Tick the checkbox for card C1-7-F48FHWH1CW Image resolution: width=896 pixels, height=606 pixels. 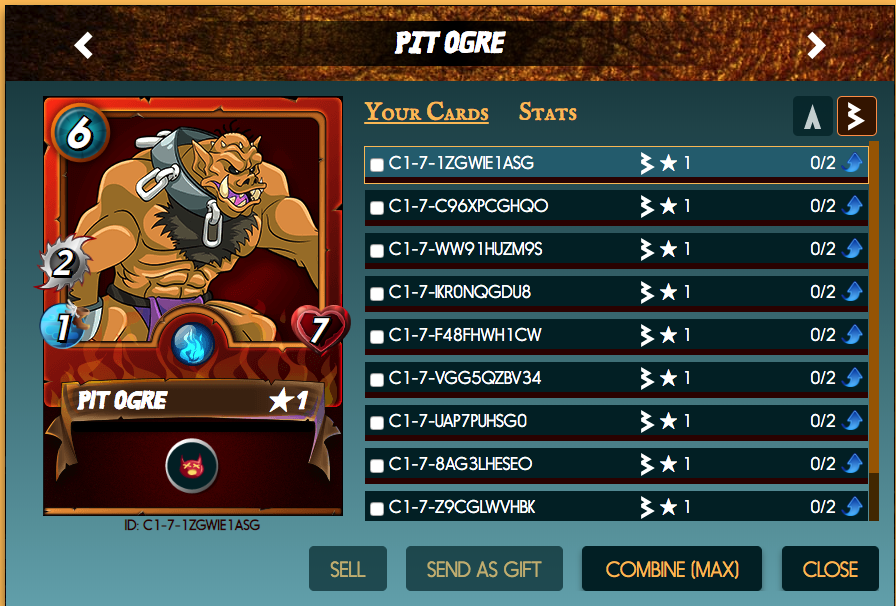click(x=377, y=336)
